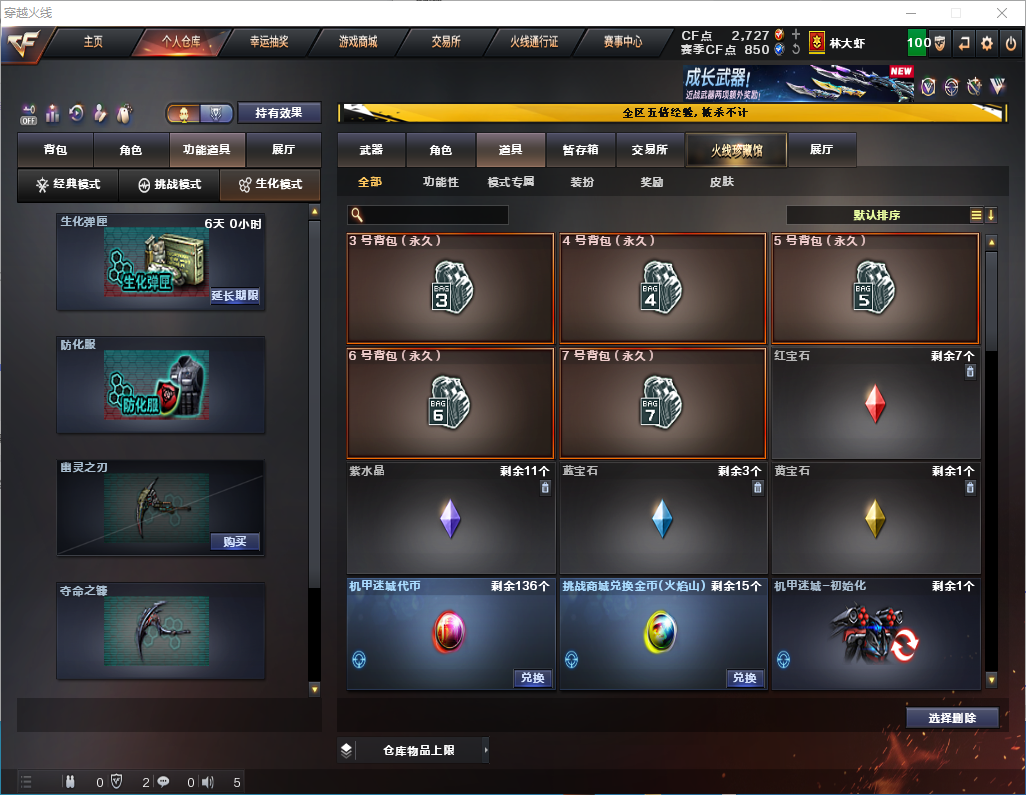The height and width of the screenshot is (795, 1026).
Task: Click 兑换 on 机甲迷城代币
Action: point(533,678)
